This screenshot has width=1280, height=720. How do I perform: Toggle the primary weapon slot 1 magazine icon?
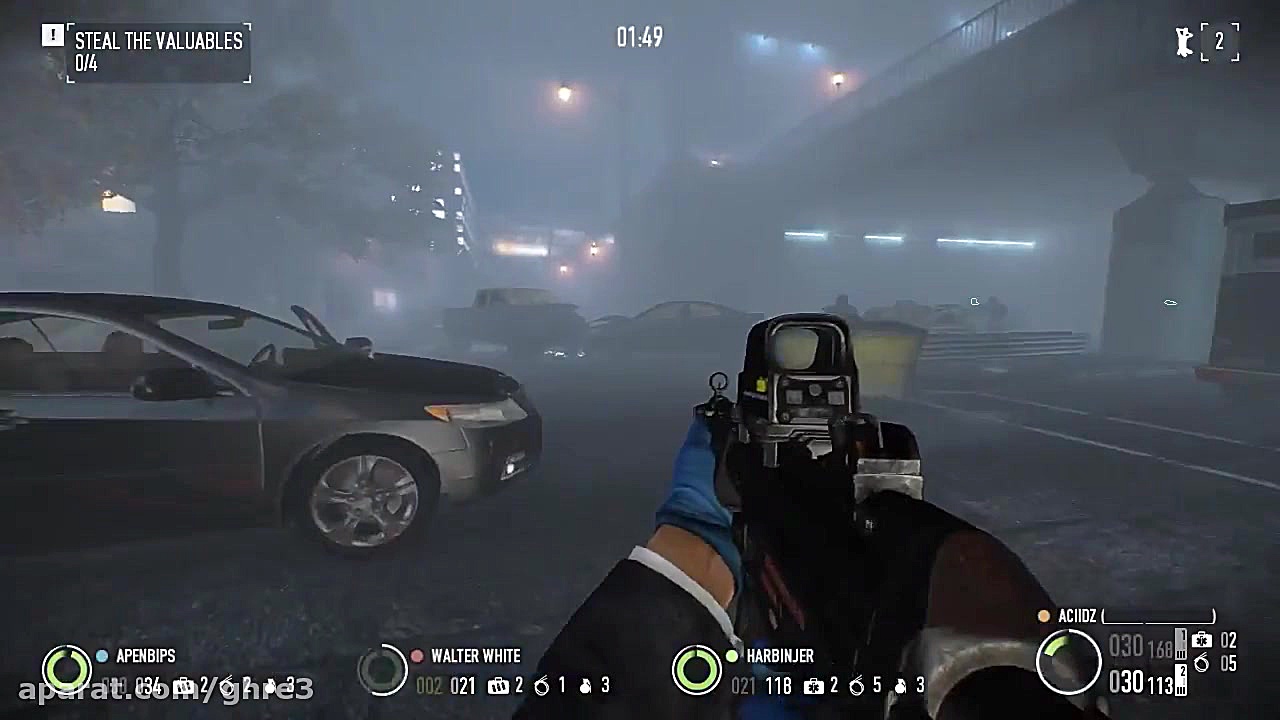click(x=1180, y=643)
